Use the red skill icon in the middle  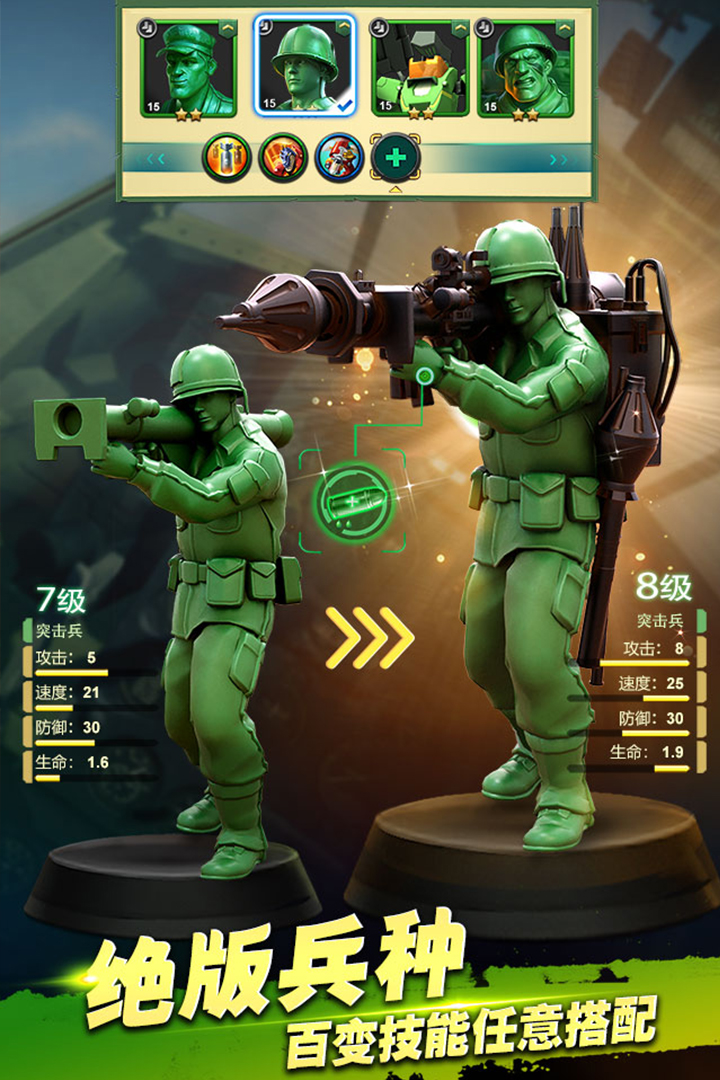coord(283,158)
